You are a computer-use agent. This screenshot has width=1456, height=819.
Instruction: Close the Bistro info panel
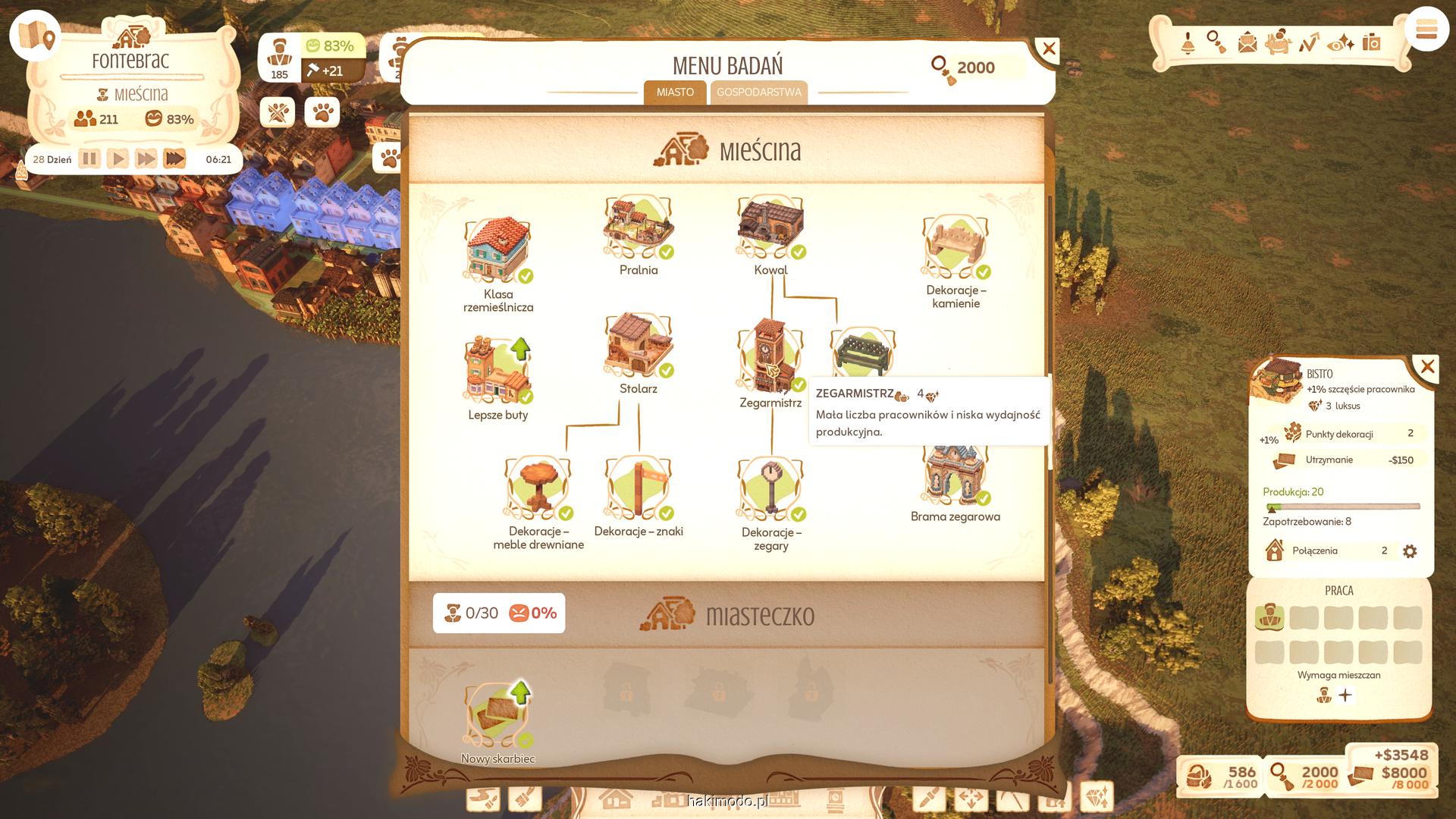coord(1427,368)
